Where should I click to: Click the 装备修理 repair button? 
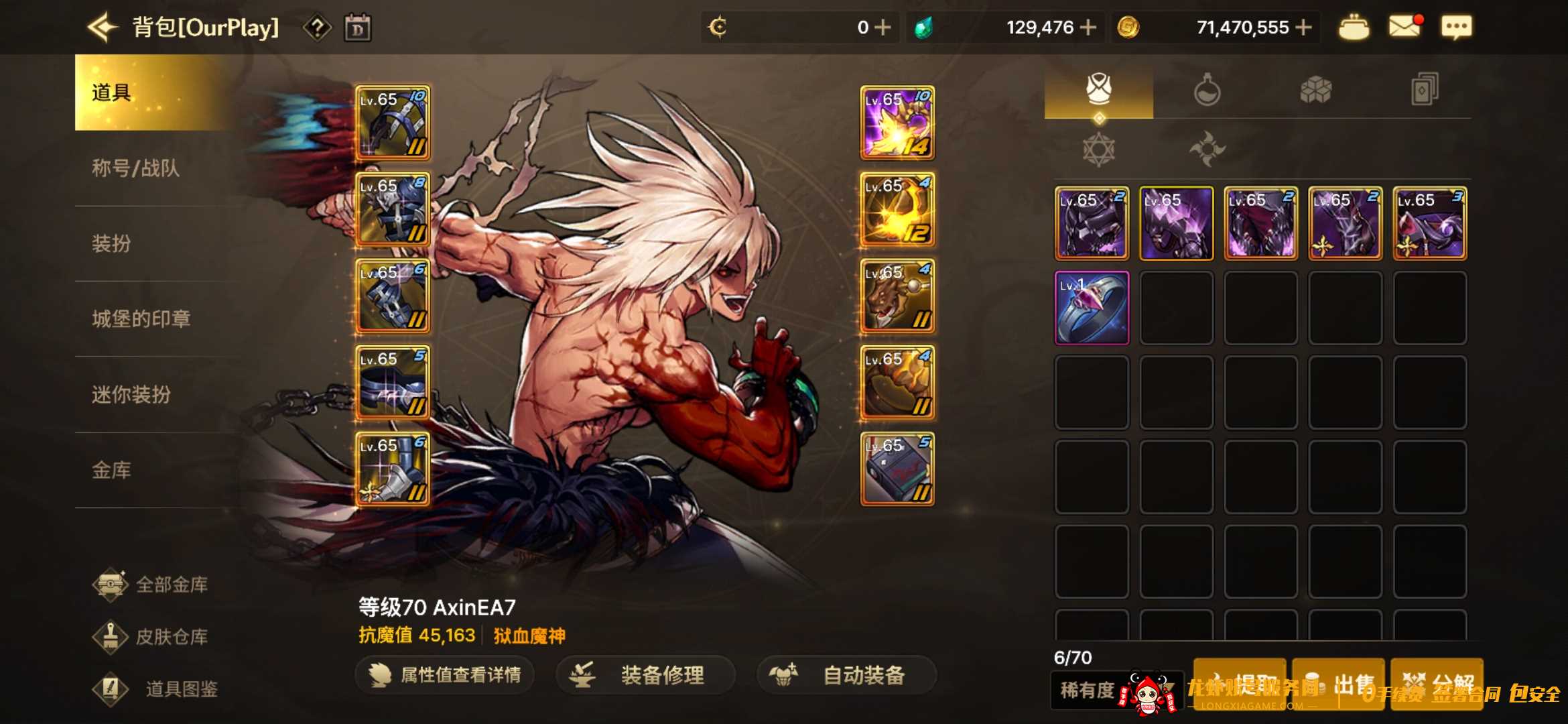click(646, 675)
